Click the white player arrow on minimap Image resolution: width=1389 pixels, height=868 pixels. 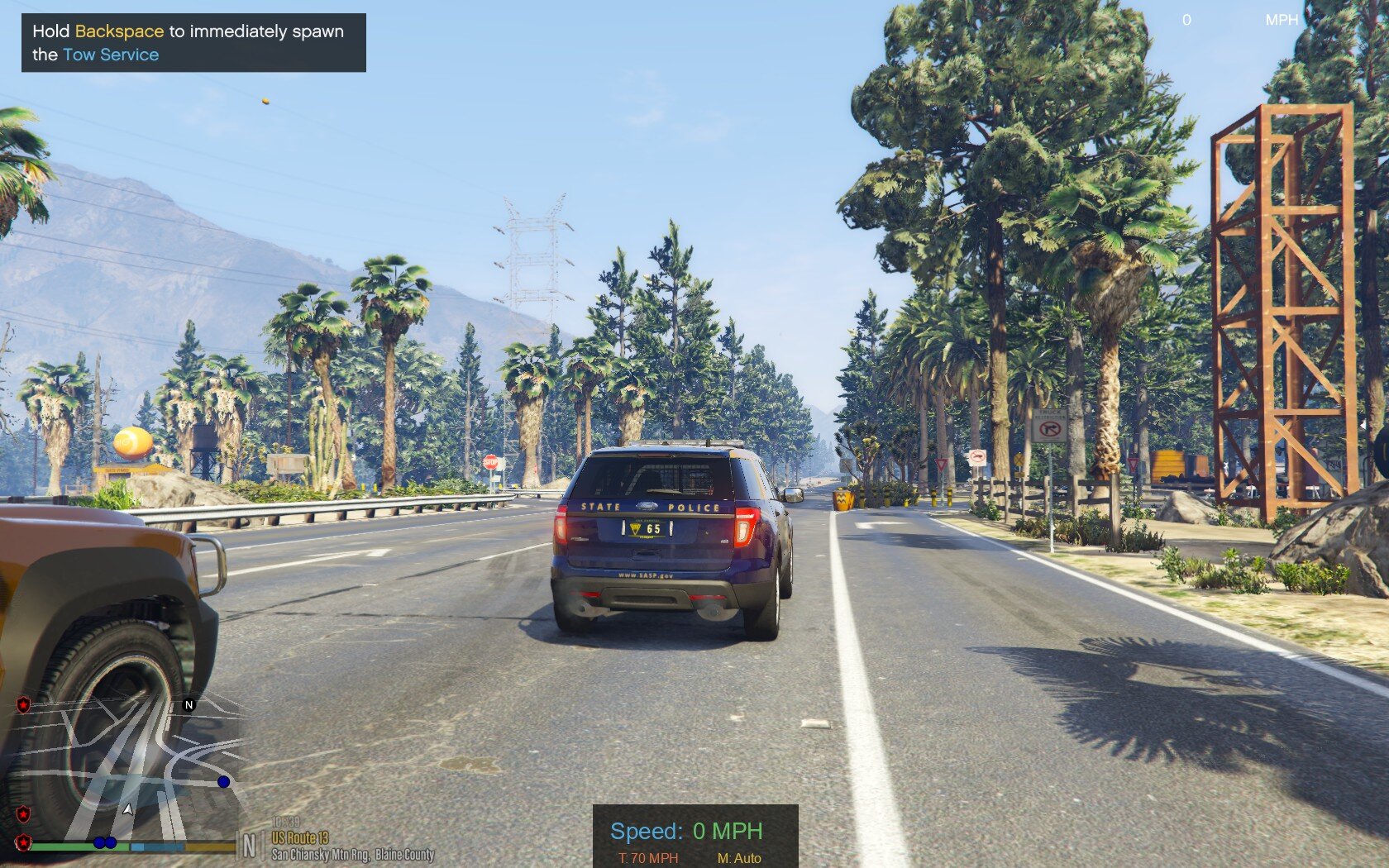(x=127, y=809)
